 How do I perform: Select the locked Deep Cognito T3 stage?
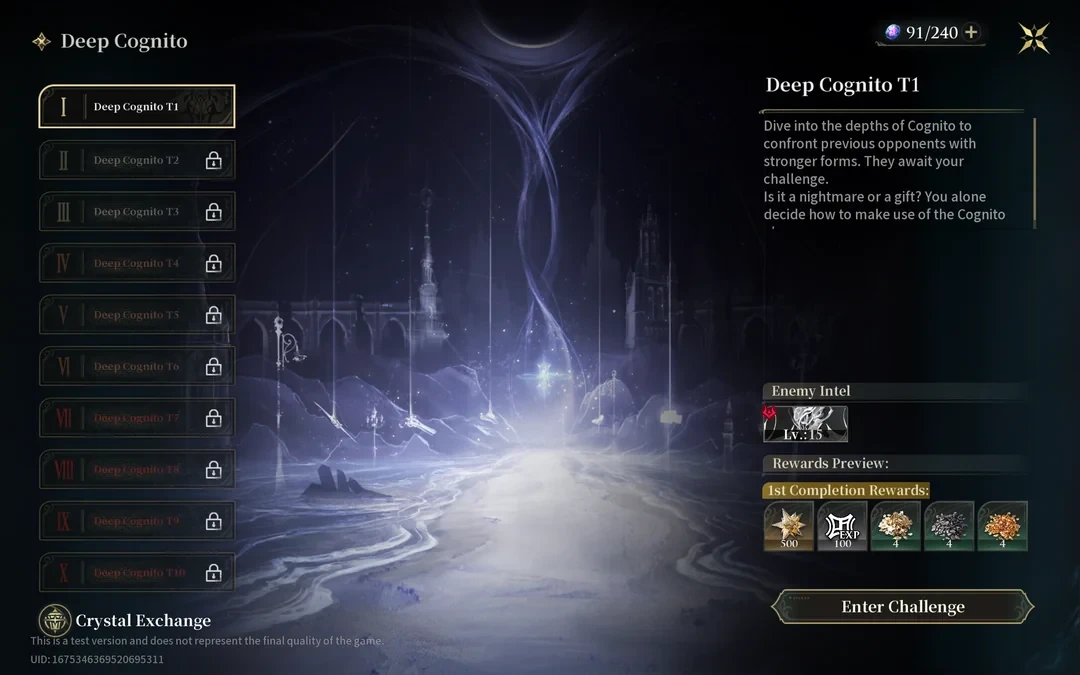click(137, 212)
